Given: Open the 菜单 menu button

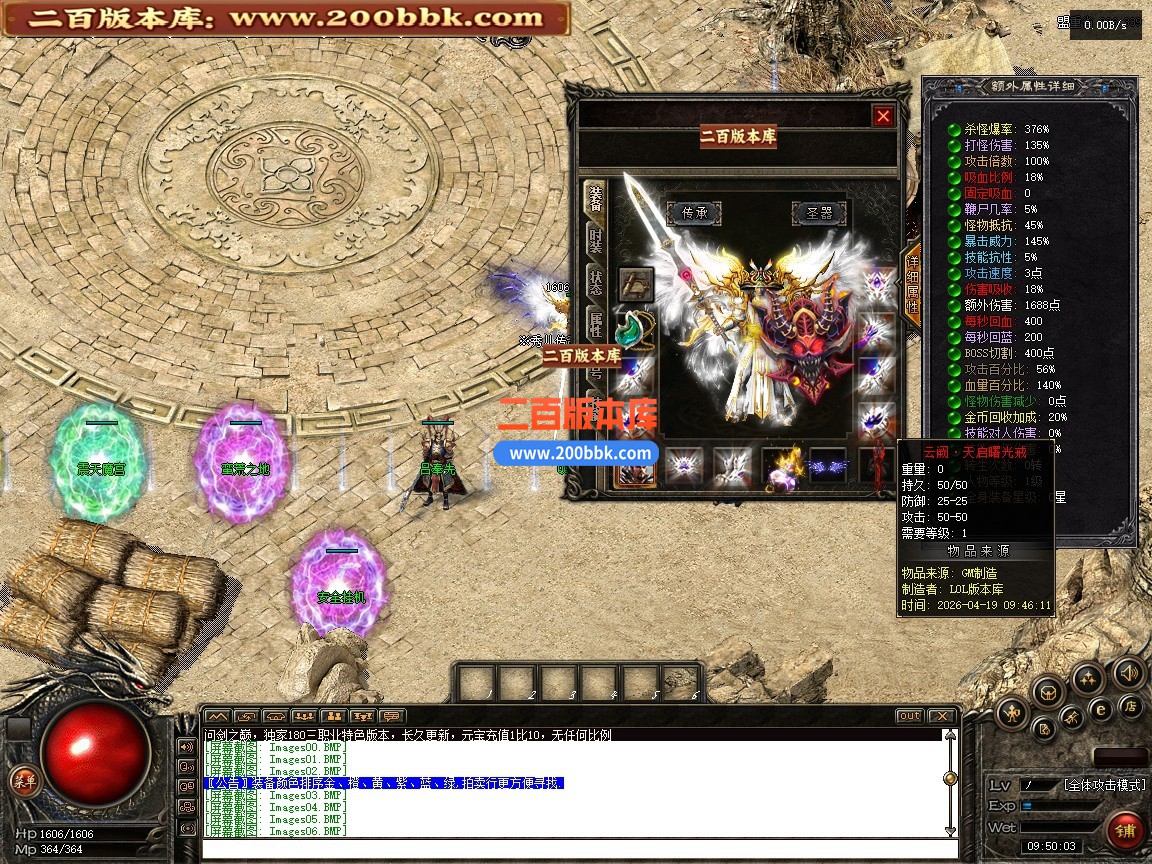Looking at the screenshot, I should [22, 780].
